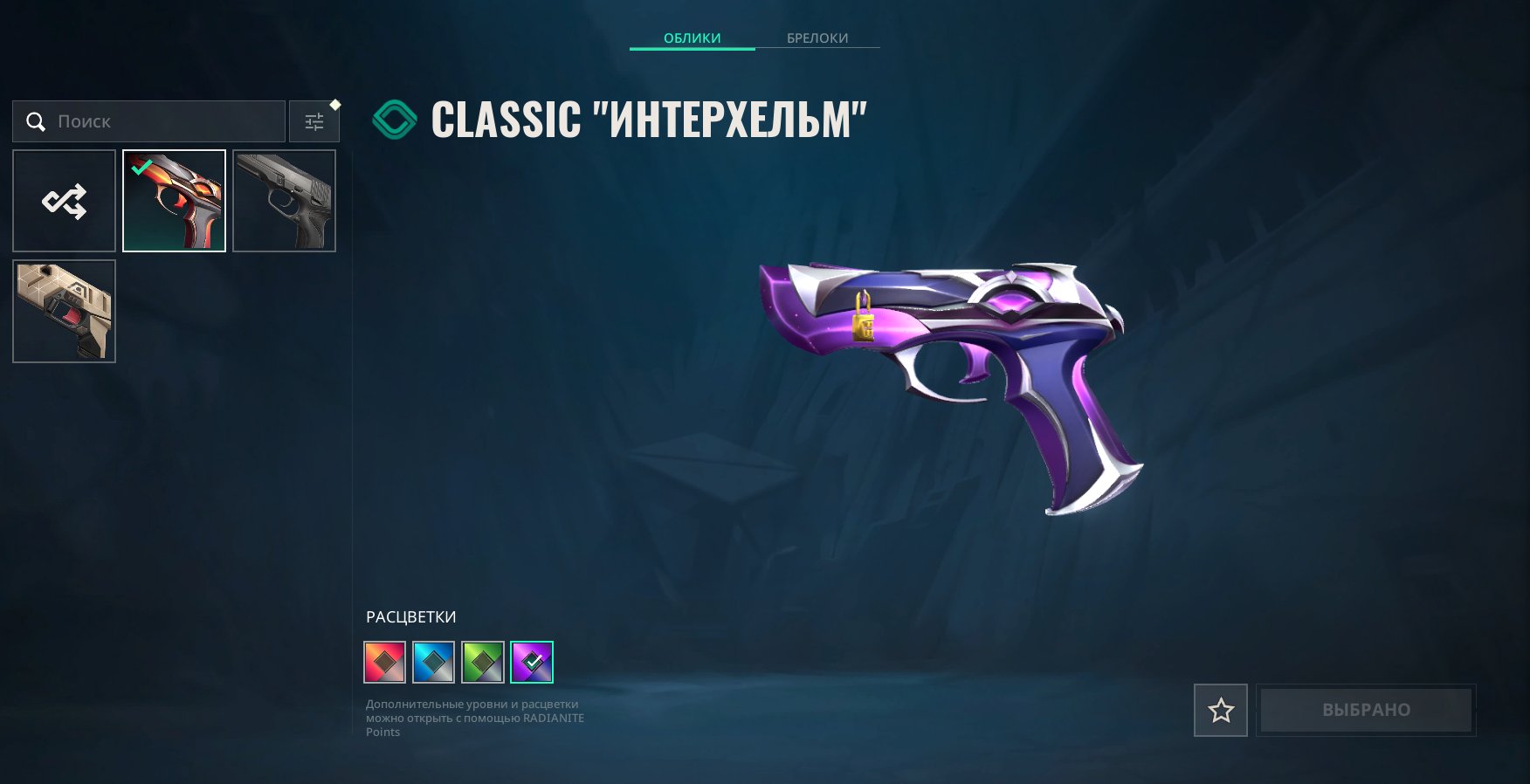Select the red-orange color swatch
Image resolution: width=1530 pixels, height=784 pixels.
384,661
